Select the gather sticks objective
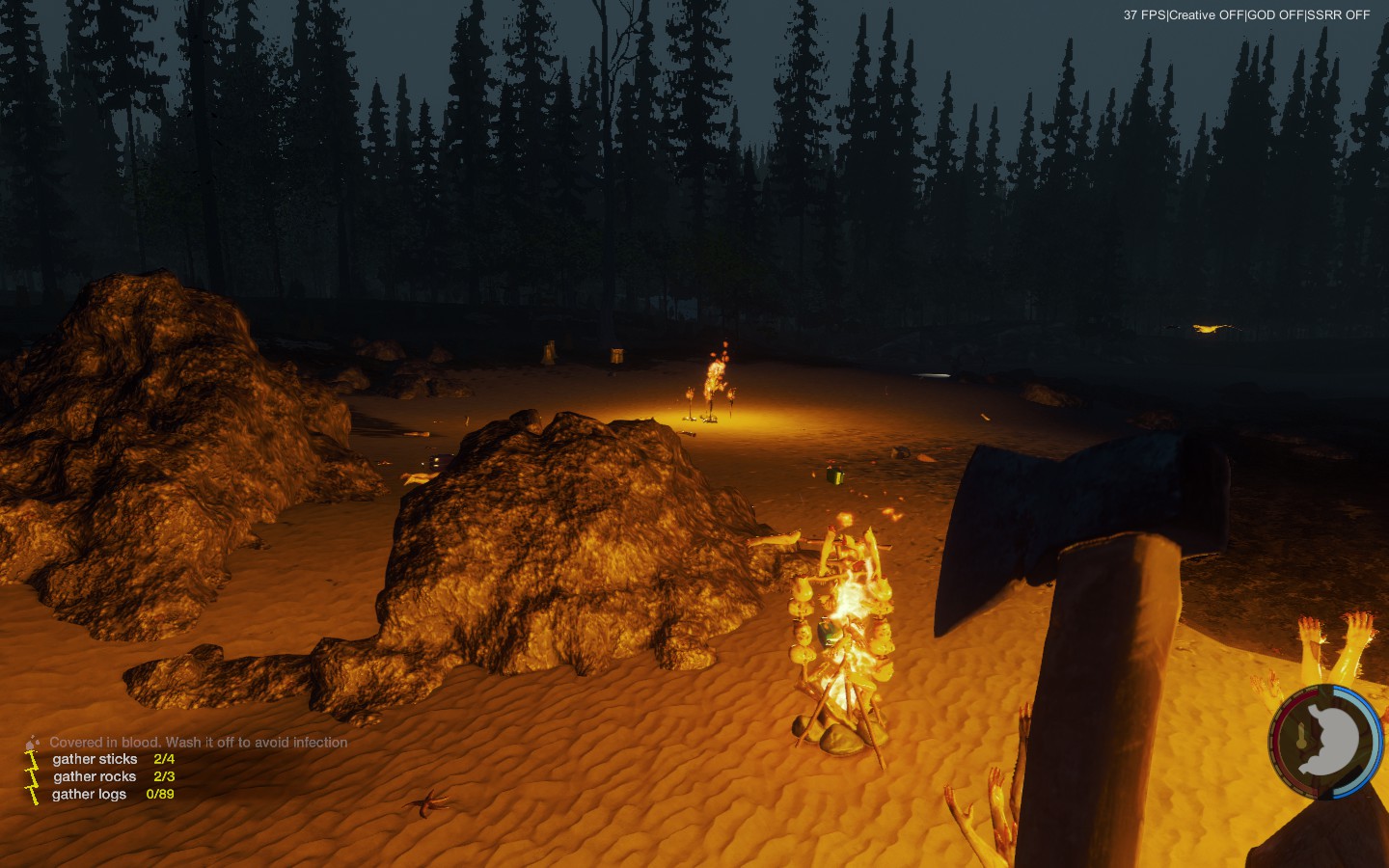 95,759
